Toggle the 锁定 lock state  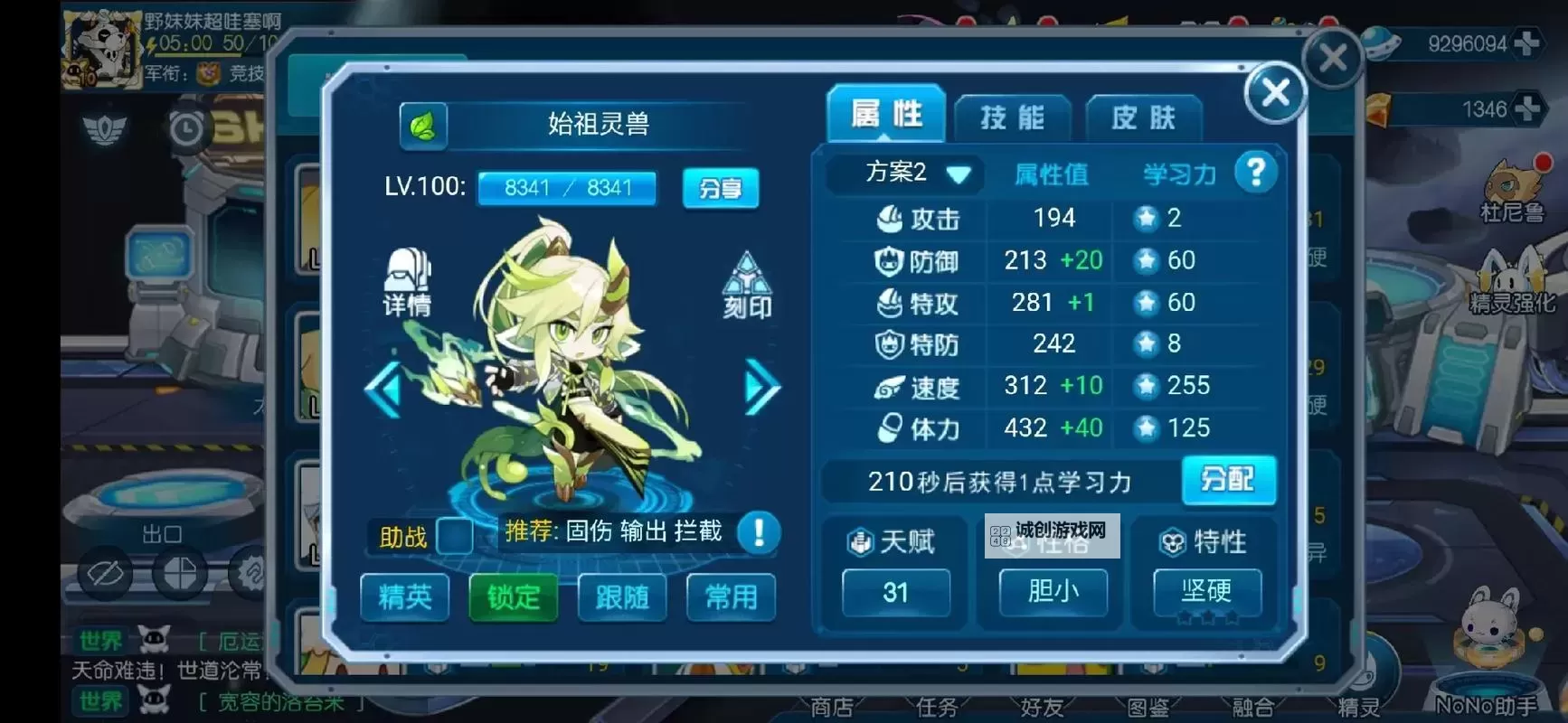512,597
